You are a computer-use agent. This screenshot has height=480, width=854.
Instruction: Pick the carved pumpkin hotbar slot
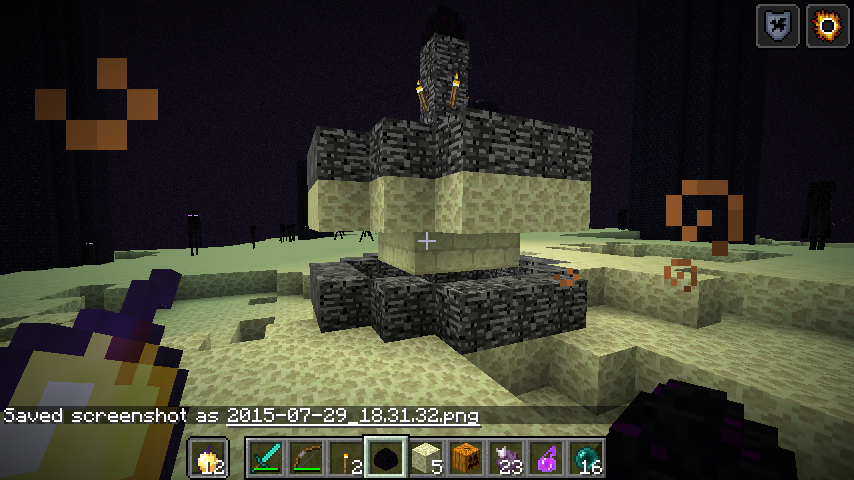tap(466, 459)
